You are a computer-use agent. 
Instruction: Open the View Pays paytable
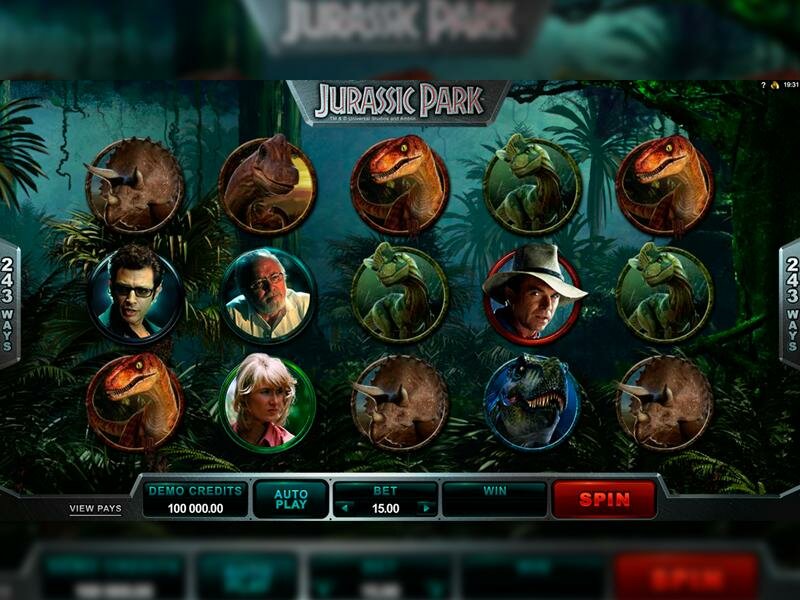tap(95, 508)
